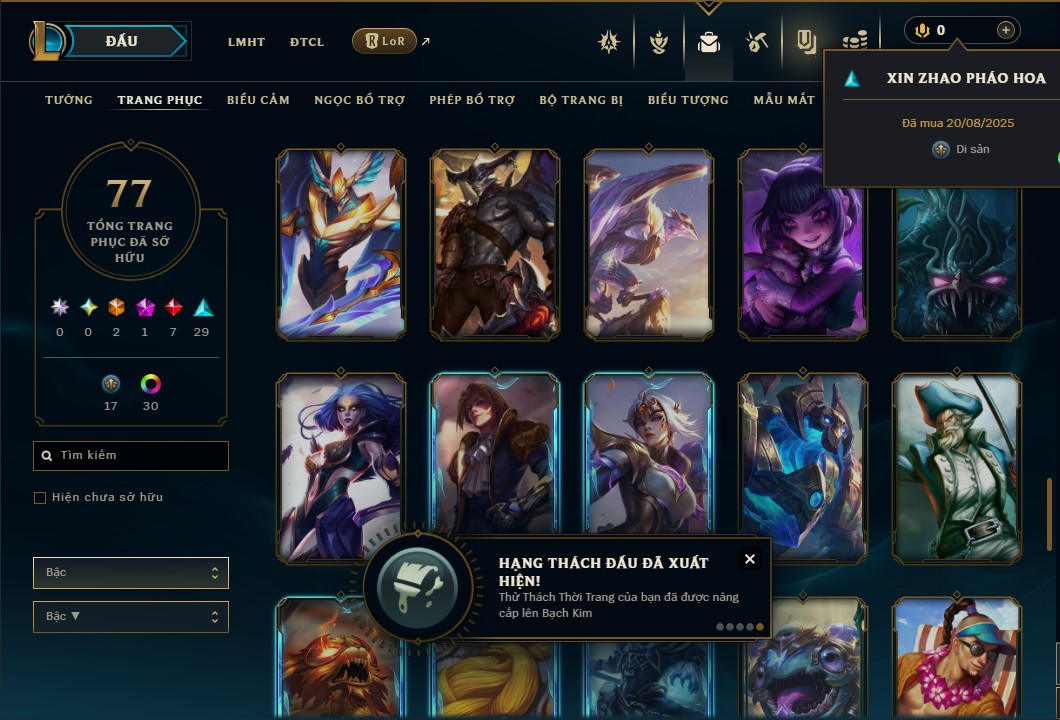Select the pirate captain skin card
The image size is (1060, 720).
point(956,467)
